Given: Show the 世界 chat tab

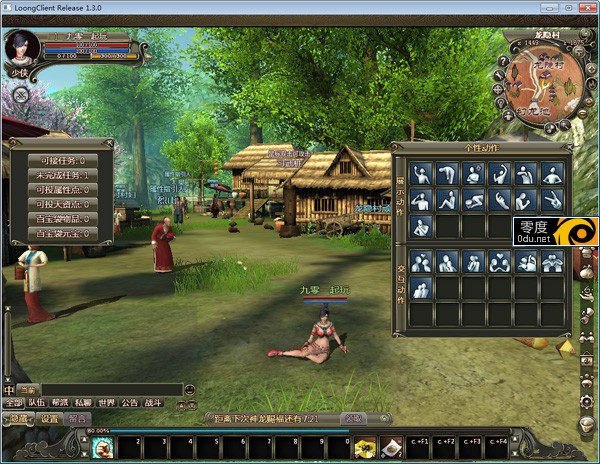Looking at the screenshot, I should pos(107,403).
